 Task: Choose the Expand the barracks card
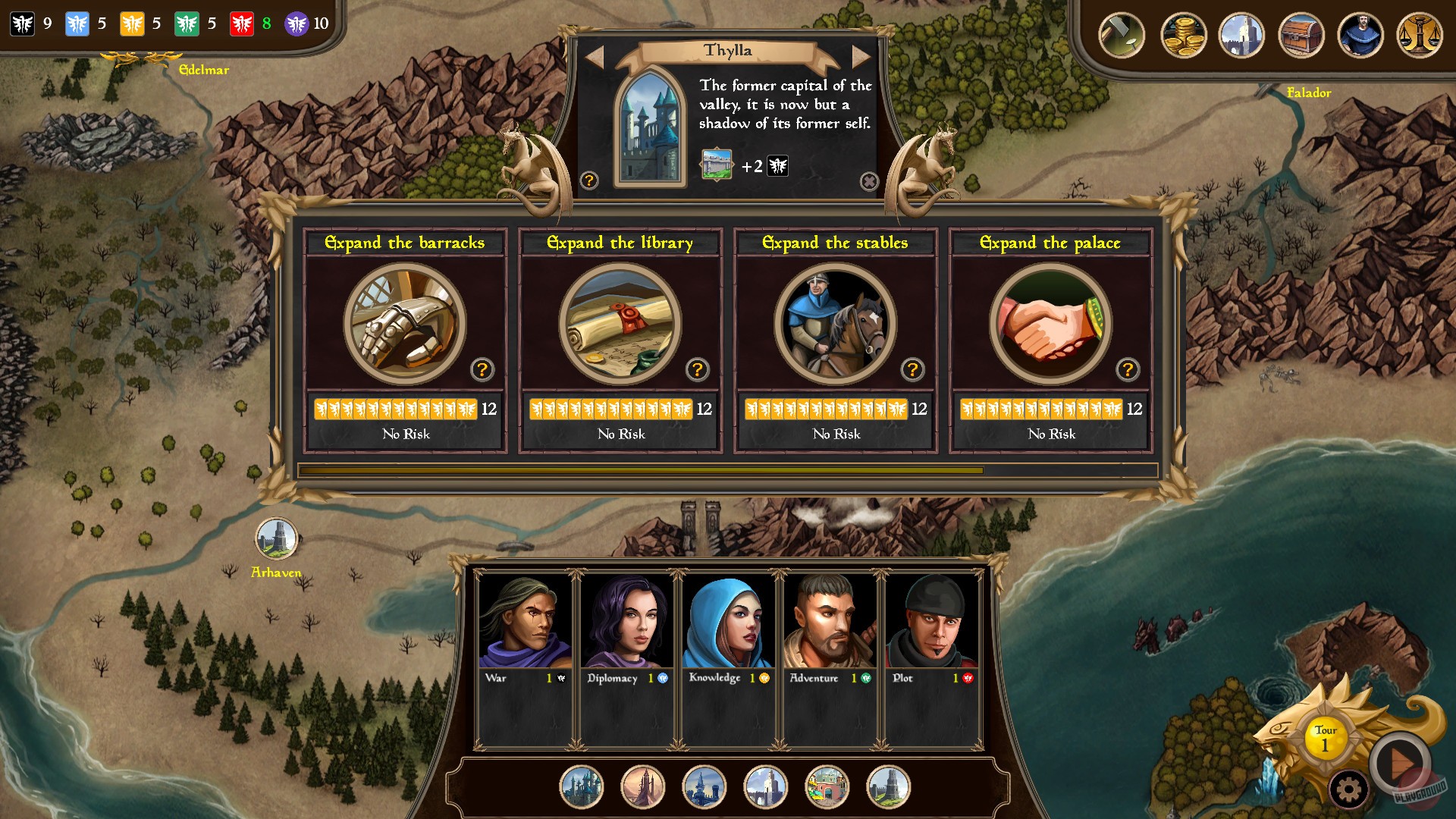coord(405,325)
